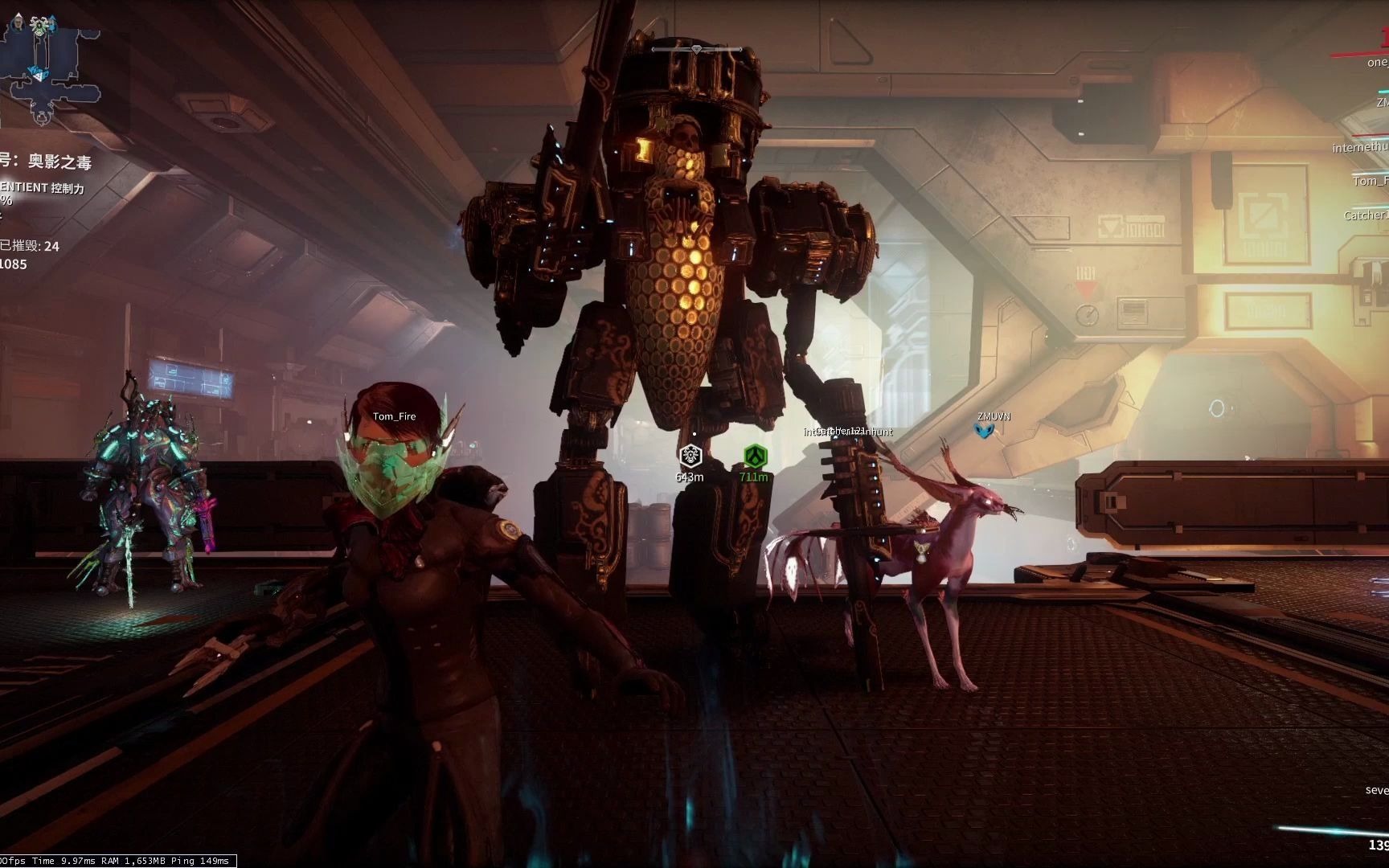1389x868 pixels.
Task: Select the green 711m waypoint marker
Action: point(754,457)
